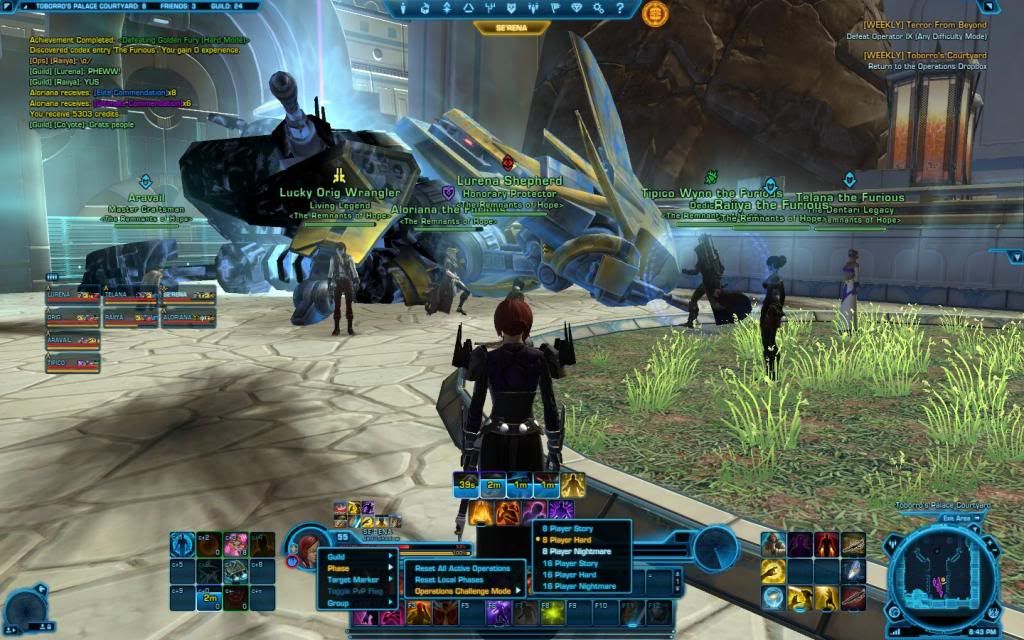Choose Reset Local Phases
The width and height of the screenshot is (1024, 640).
448,580
